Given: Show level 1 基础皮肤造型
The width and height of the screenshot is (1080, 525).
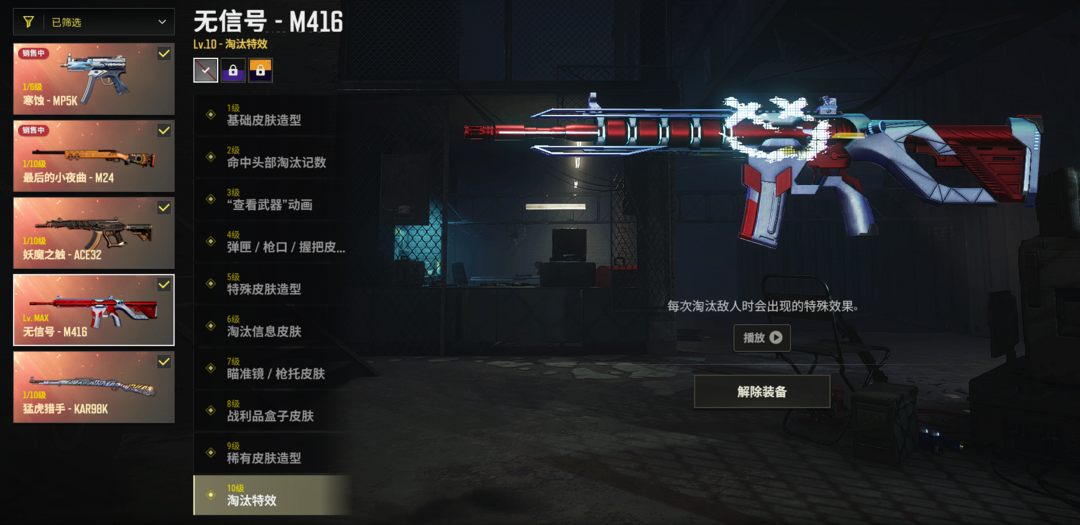Looking at the screenshot, I should click(x=272, y=115).
